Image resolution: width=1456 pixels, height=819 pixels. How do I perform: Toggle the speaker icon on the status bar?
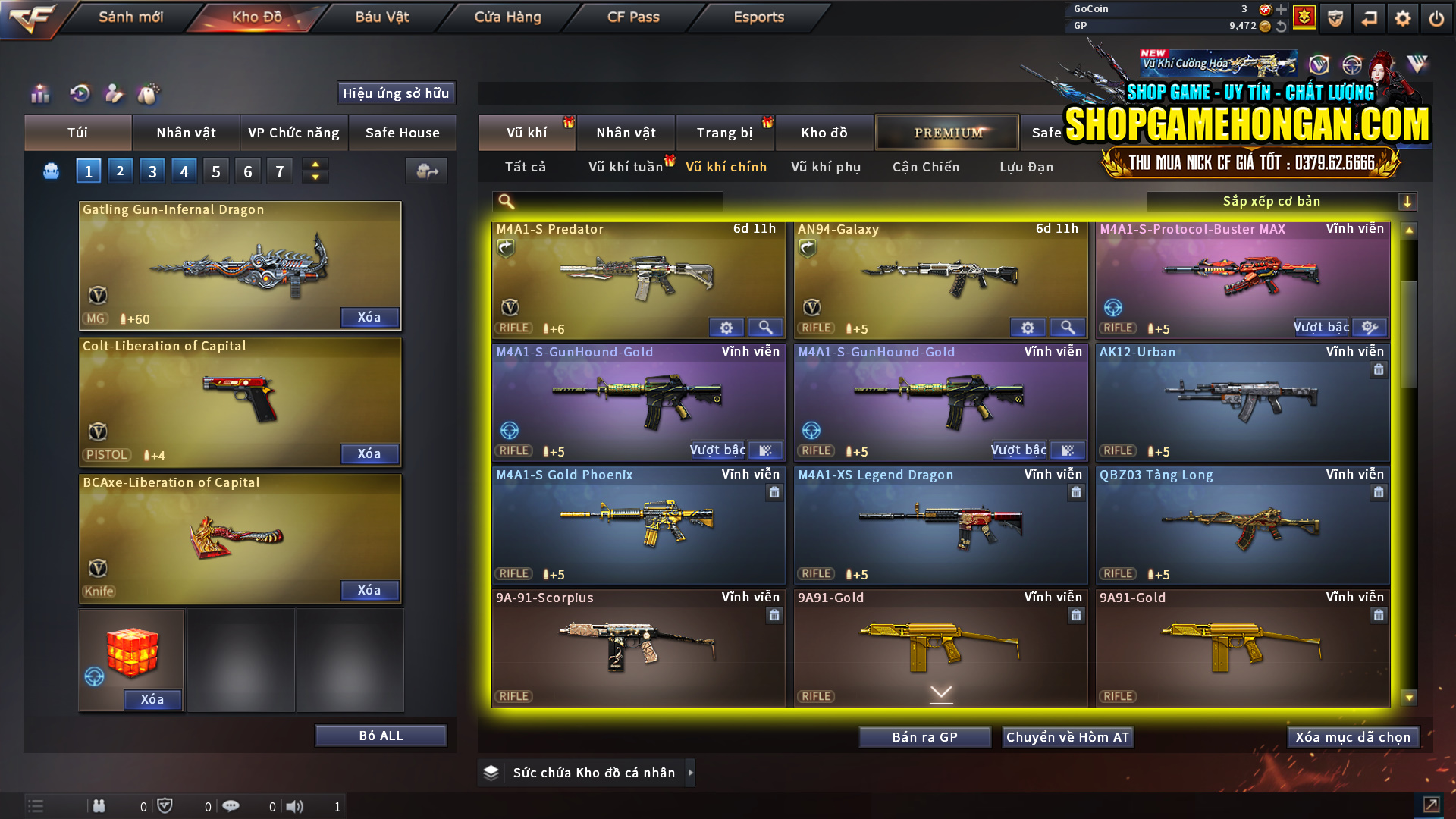pyautogui.click(x=295, y=806)
